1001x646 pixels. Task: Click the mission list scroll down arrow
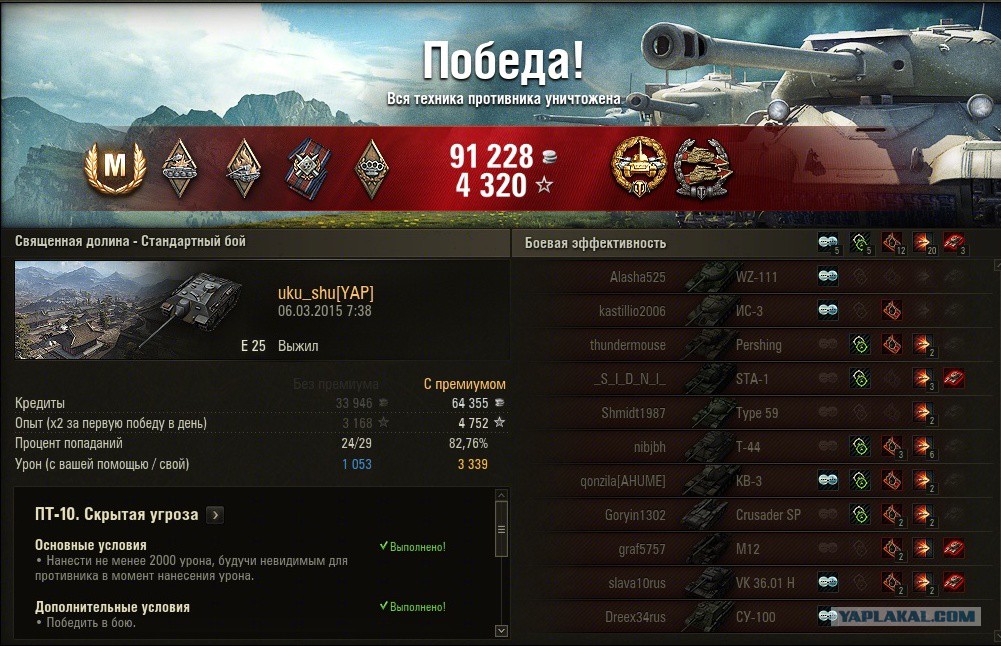coord(502,631)
